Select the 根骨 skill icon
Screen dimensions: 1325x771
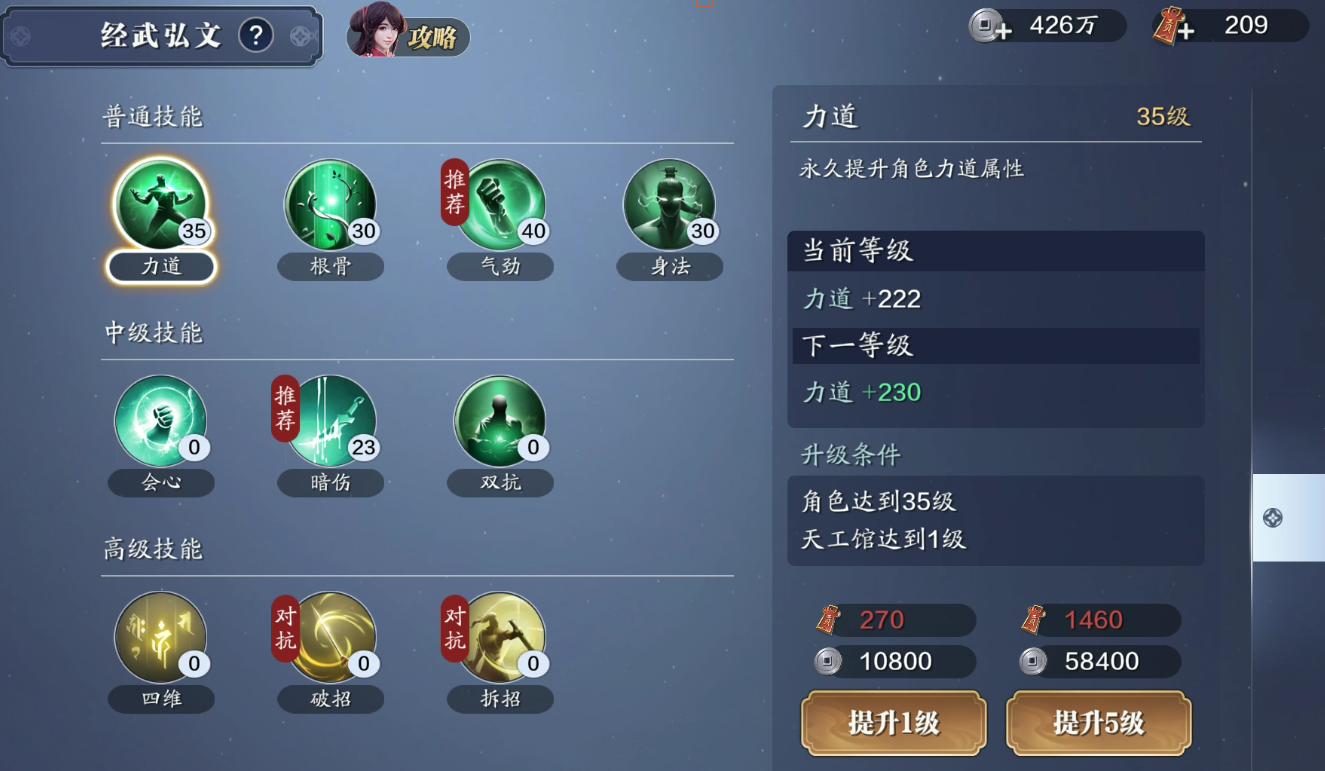330,205
